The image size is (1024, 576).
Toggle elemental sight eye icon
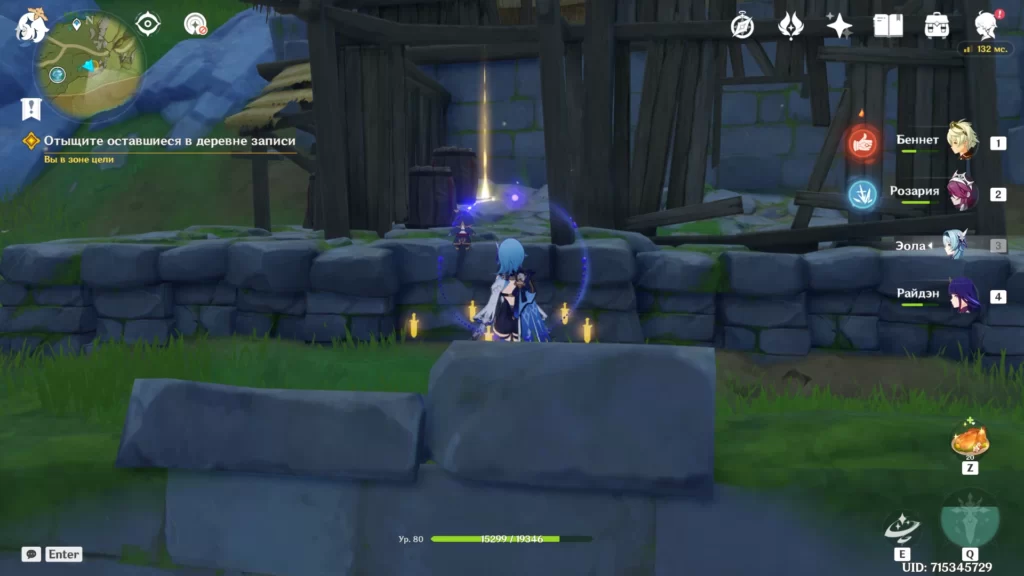tap(148, 24)
